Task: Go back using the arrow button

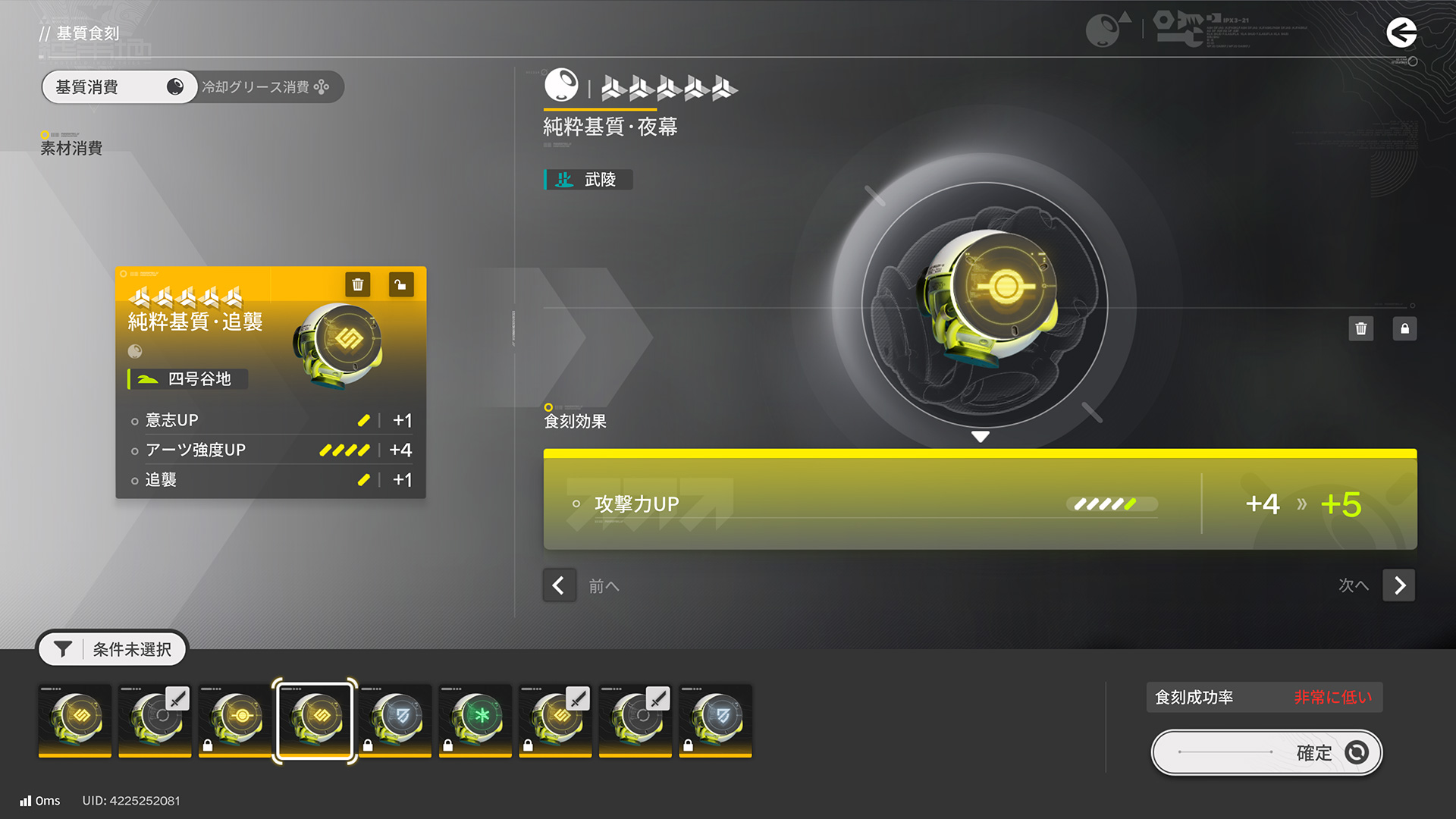Action: coord(1401,33)
